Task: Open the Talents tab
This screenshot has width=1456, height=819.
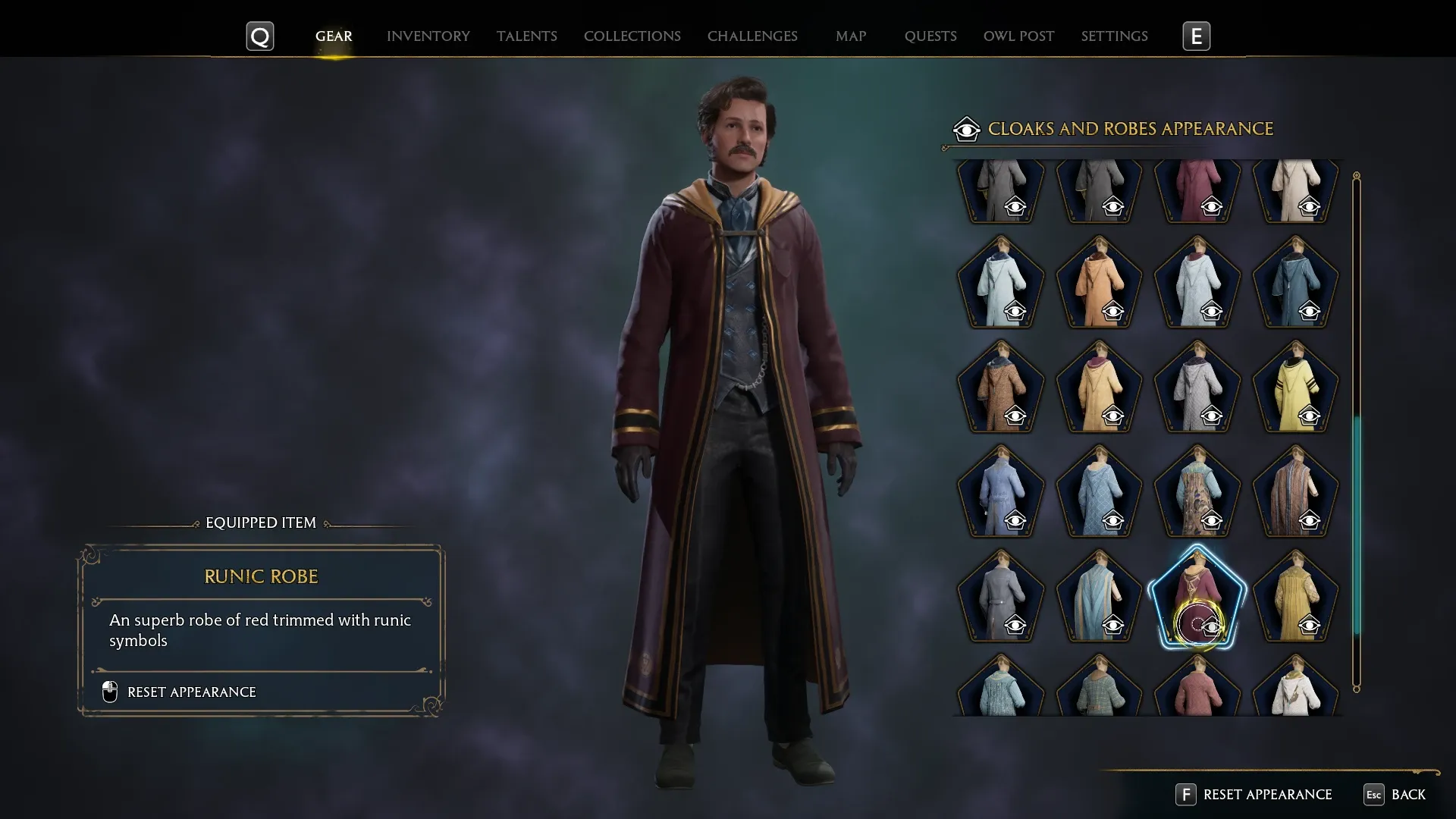Action: (526, 36)
